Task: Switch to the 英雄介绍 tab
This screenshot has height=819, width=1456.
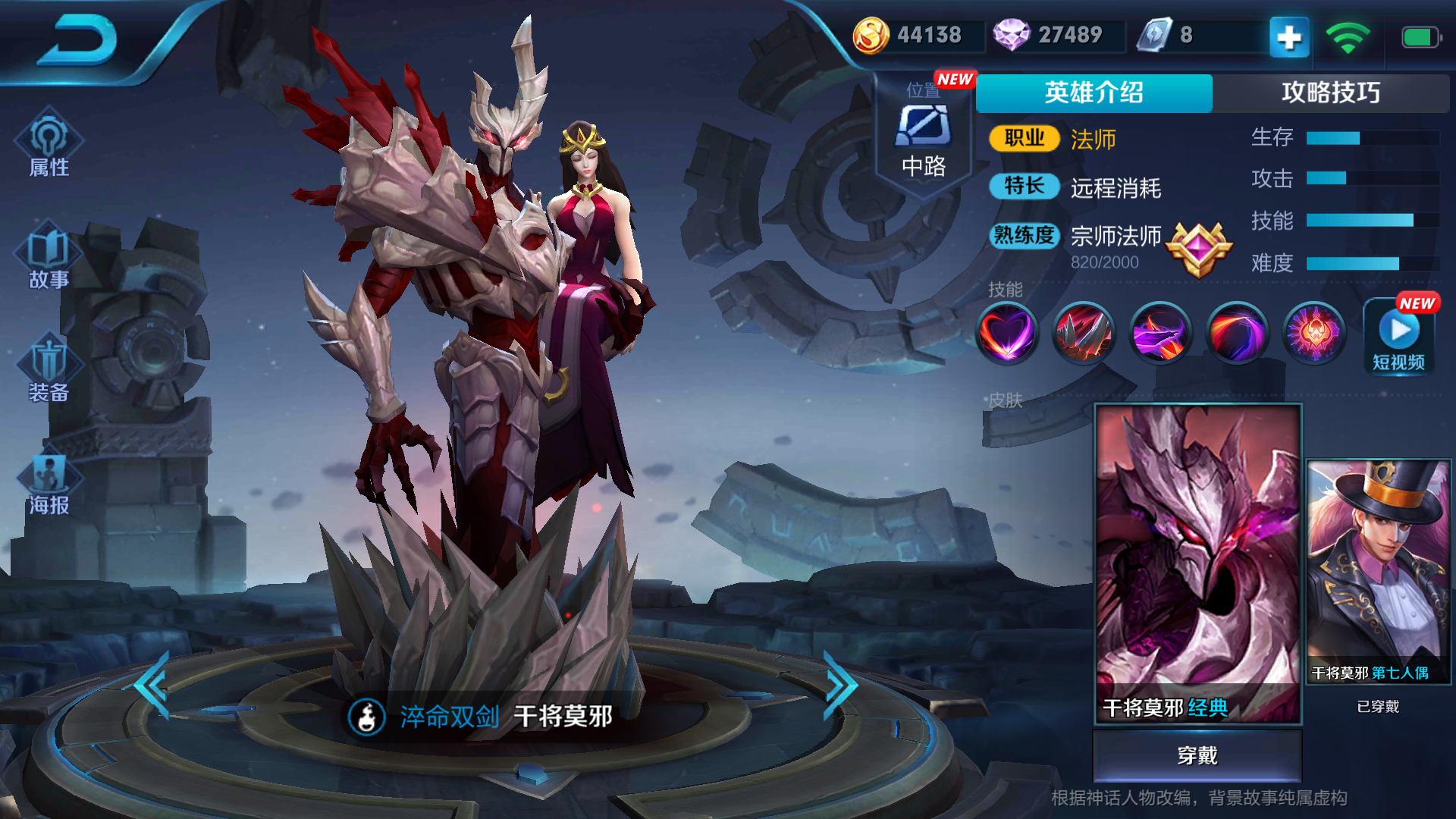Action: pyautogui.click(x=1094, y=93)
